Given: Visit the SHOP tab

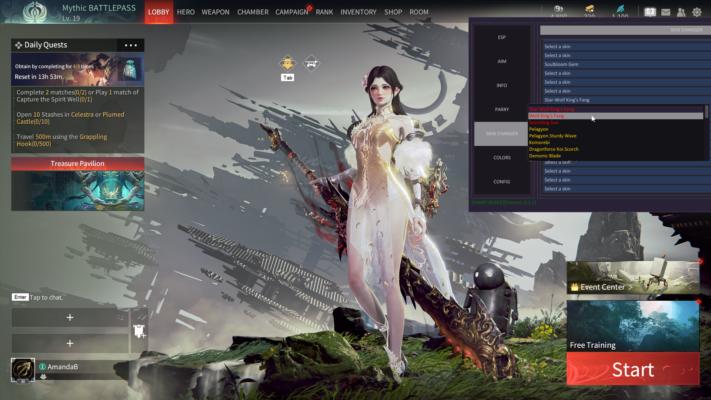Looking at the screenshot, I should point(393,12).
